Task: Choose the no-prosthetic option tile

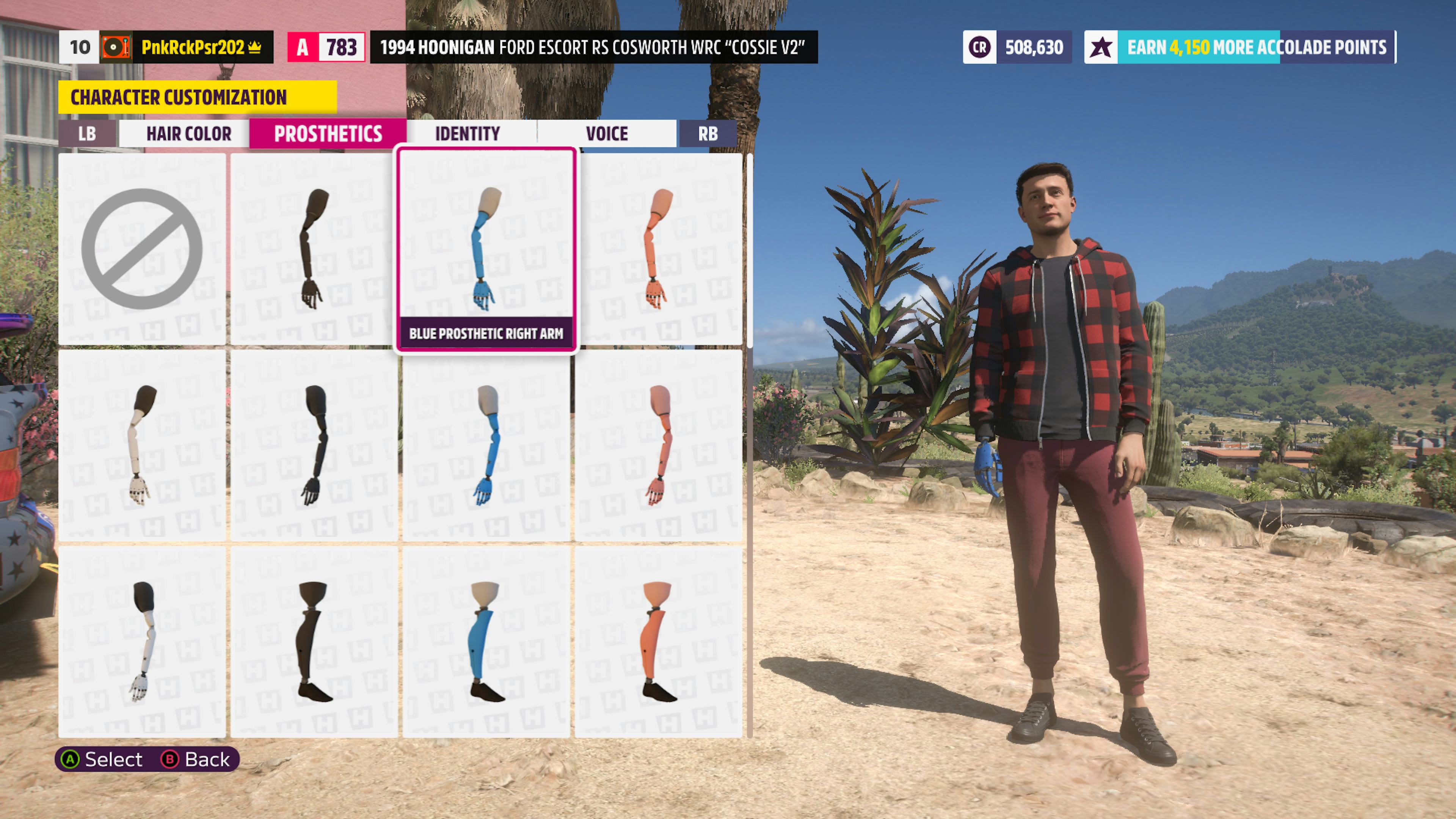Action: point(142,249)
